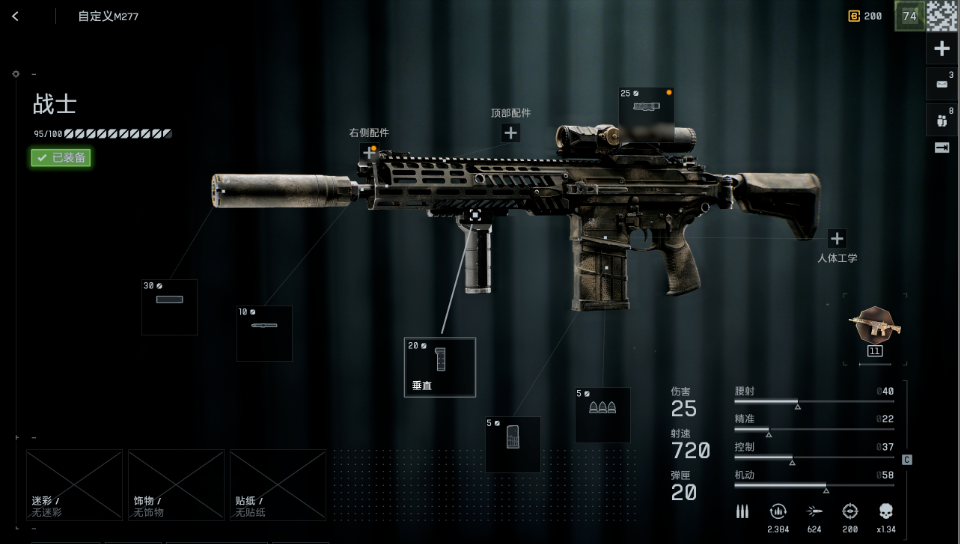The image size is (960, 544).
Task: Click the green 已装备 equipped button
Action: pos(61,157)
